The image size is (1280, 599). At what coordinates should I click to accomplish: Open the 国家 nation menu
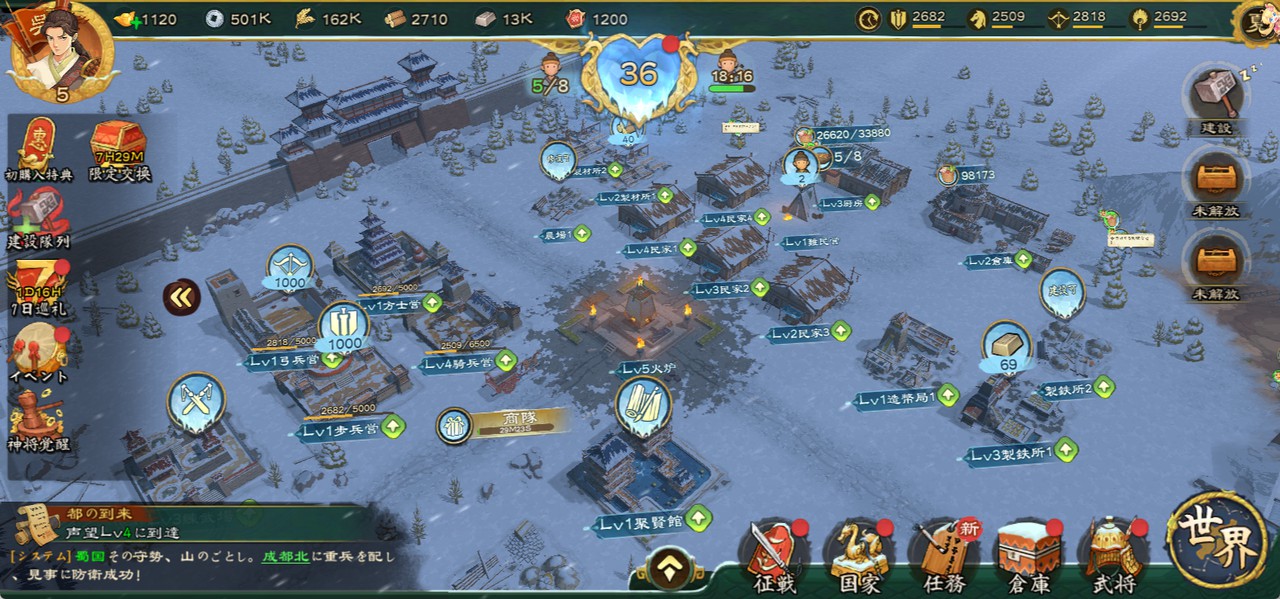coord(858,554)
